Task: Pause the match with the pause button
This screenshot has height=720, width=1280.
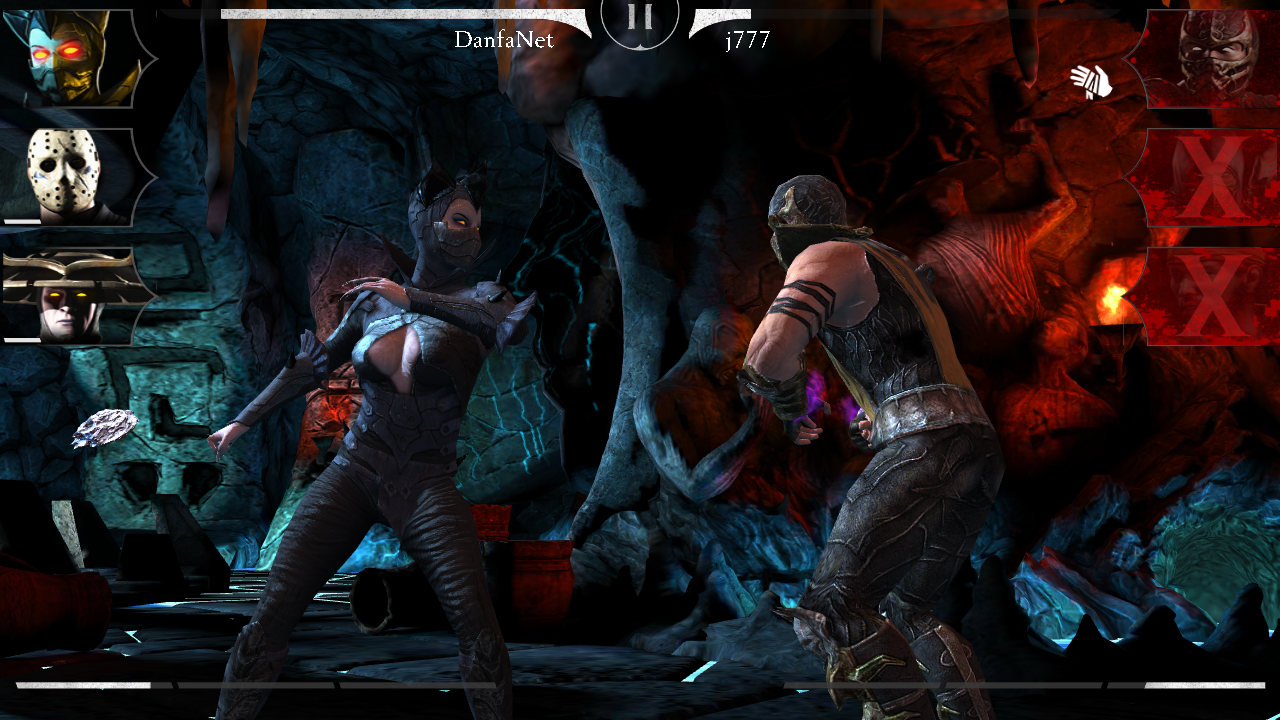Action: click(640, 18)
